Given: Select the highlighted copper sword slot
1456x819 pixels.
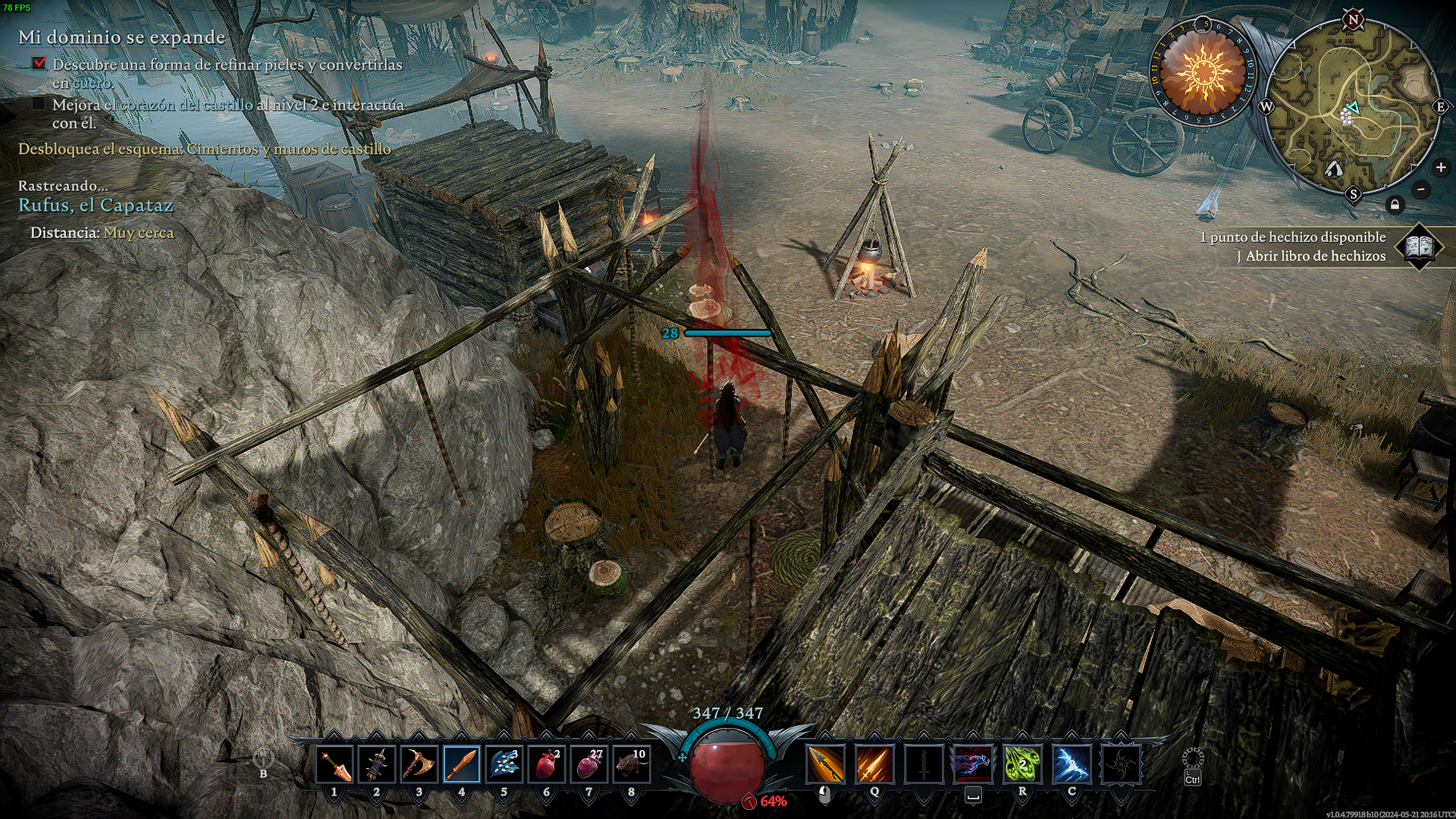Looking at the screenshot, I should point(462,764).
